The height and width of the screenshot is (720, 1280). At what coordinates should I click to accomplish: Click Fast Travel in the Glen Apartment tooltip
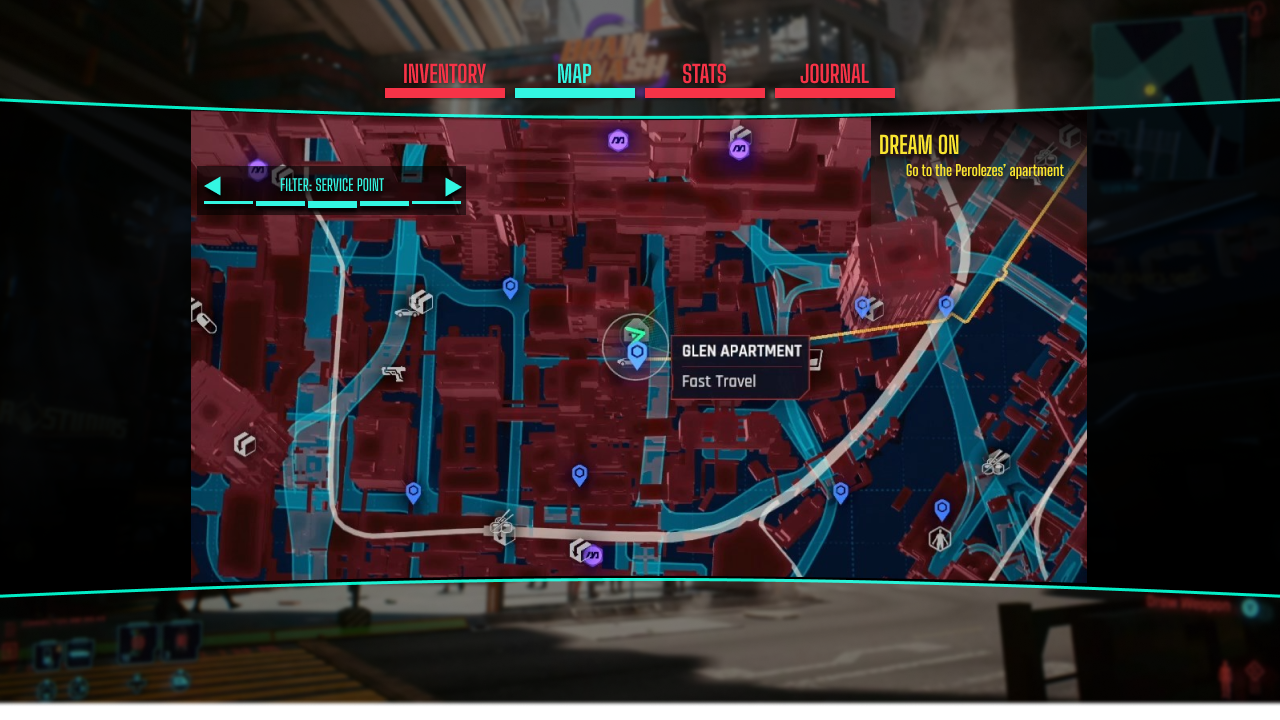pyautogui.click(x=720, y=381)
